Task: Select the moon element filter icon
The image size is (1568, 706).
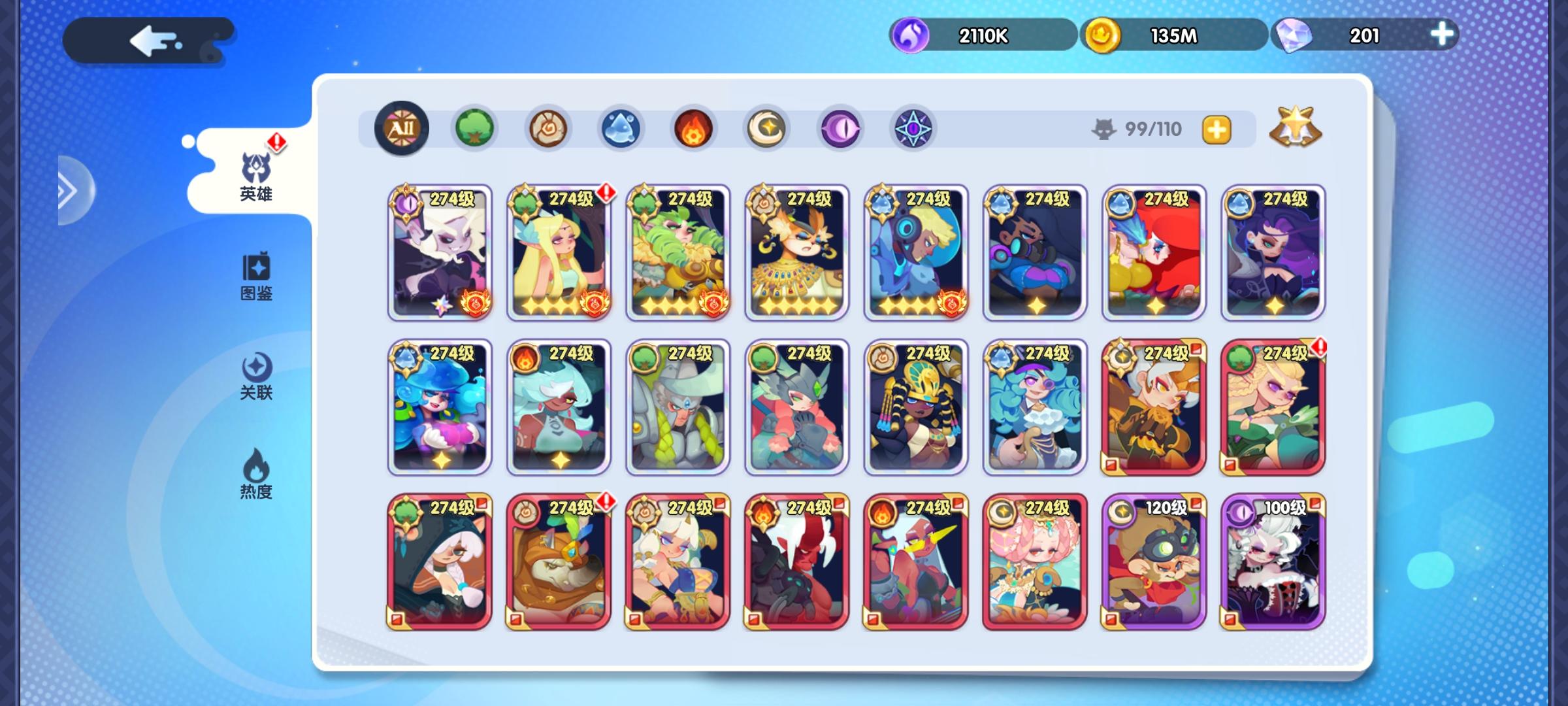Action: pos(767,129)
